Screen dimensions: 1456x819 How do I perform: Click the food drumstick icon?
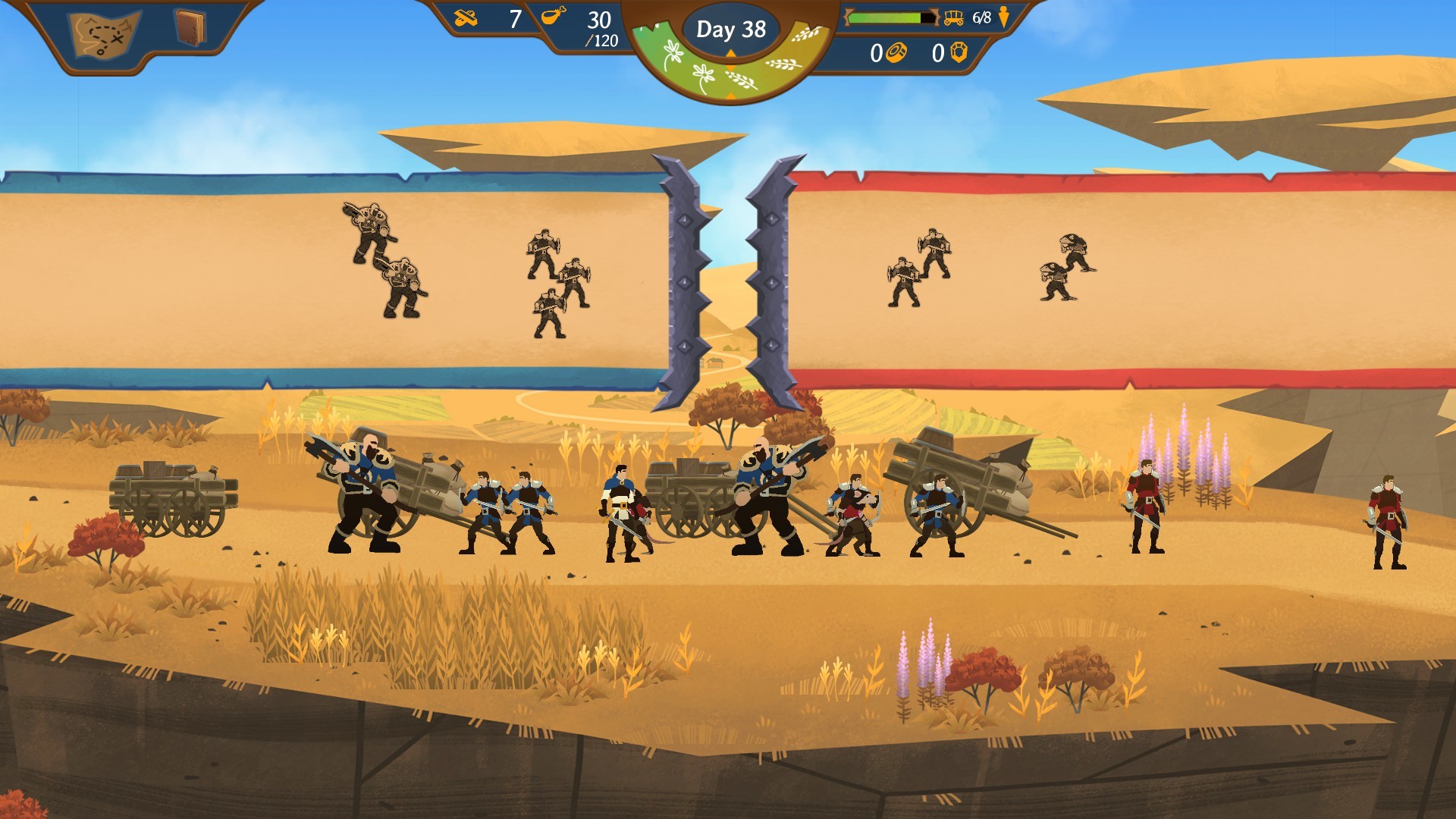coord(553,17)
